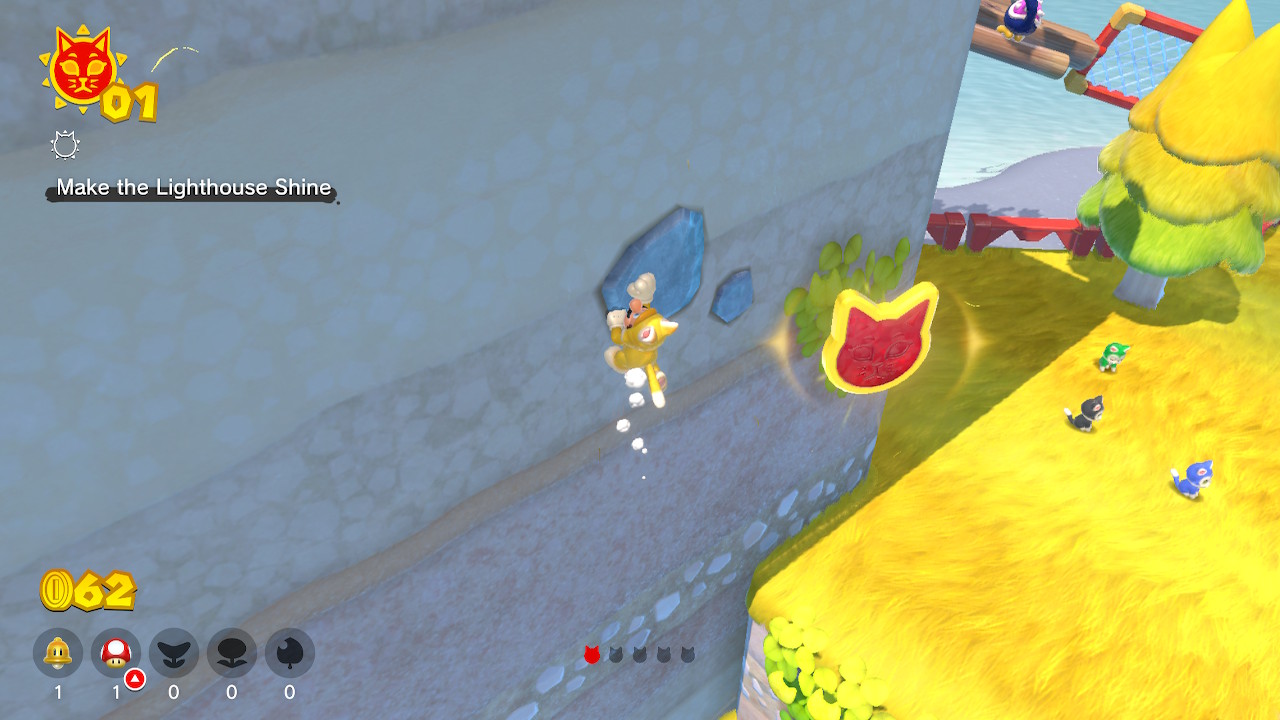Pick the empty Fire Flower item slot
Image resolution: width=1280 pixels, height=720 pixels.
pyautogui.click(x=174, y=654)
